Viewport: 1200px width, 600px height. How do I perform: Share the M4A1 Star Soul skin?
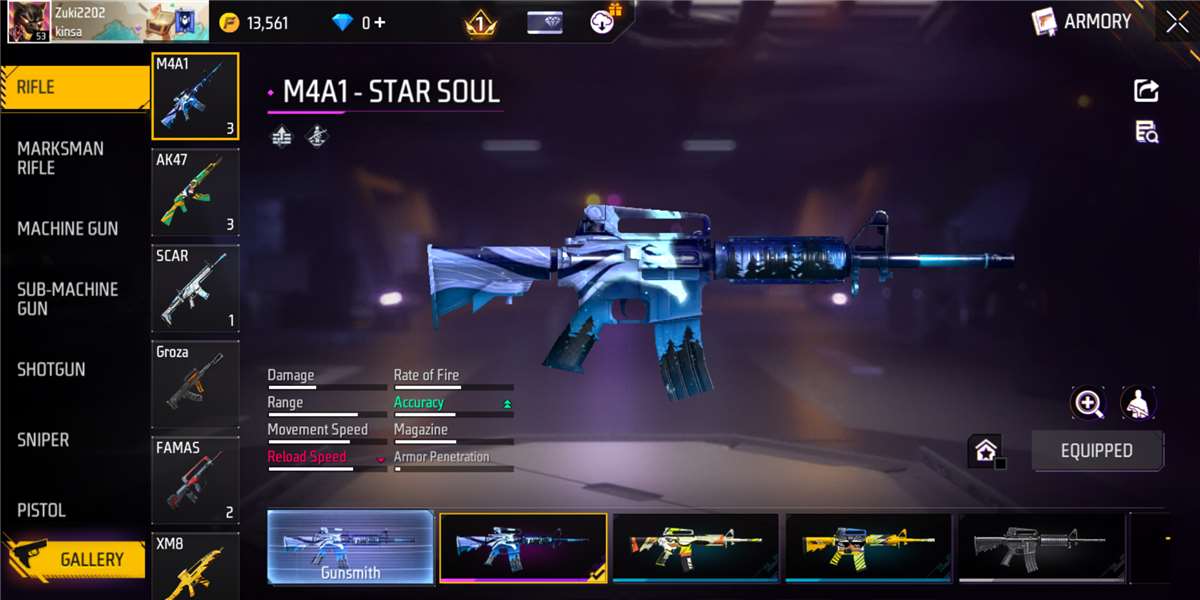(1146, 91)
